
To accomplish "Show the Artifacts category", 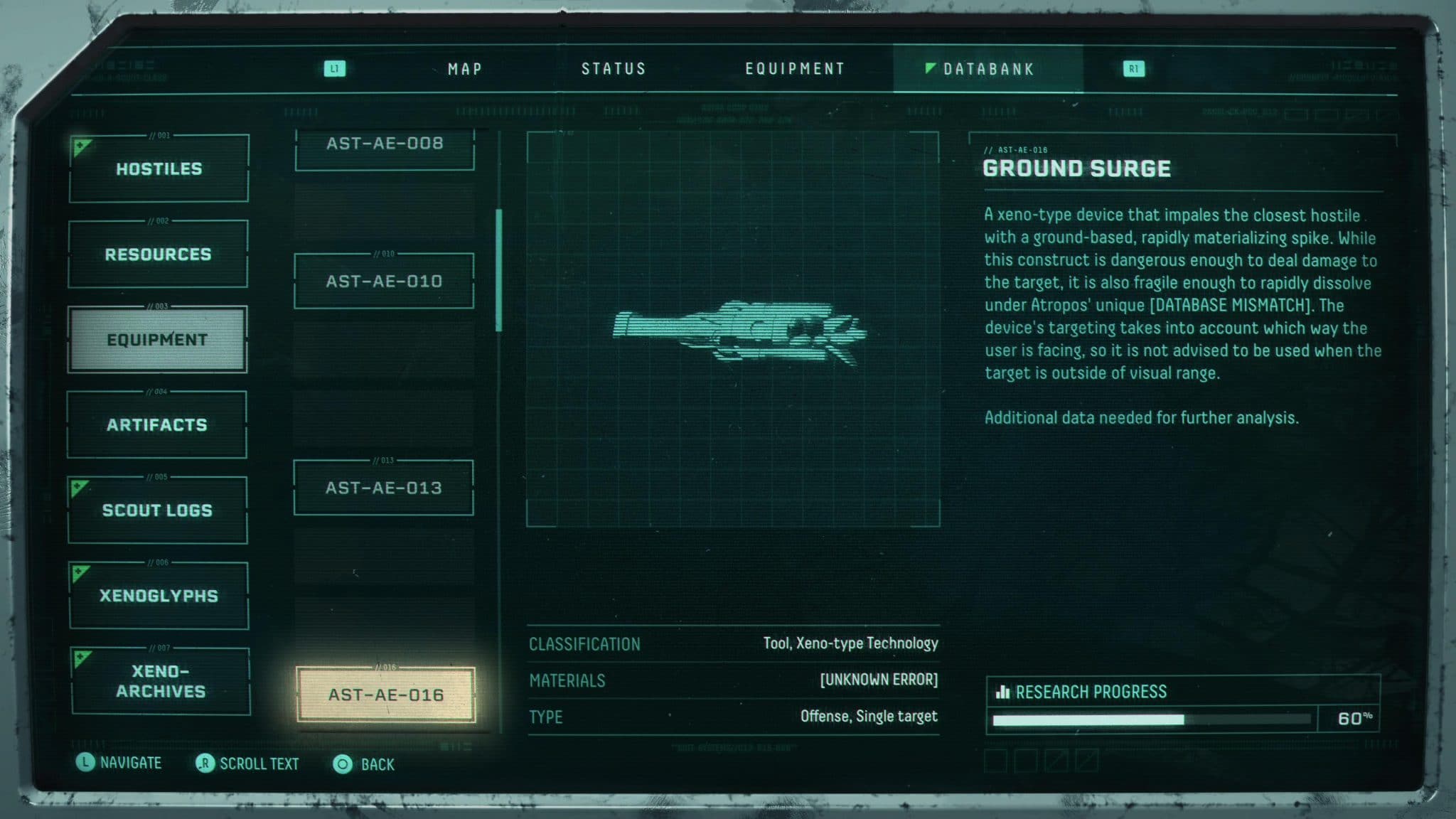I will click(157, 425).
